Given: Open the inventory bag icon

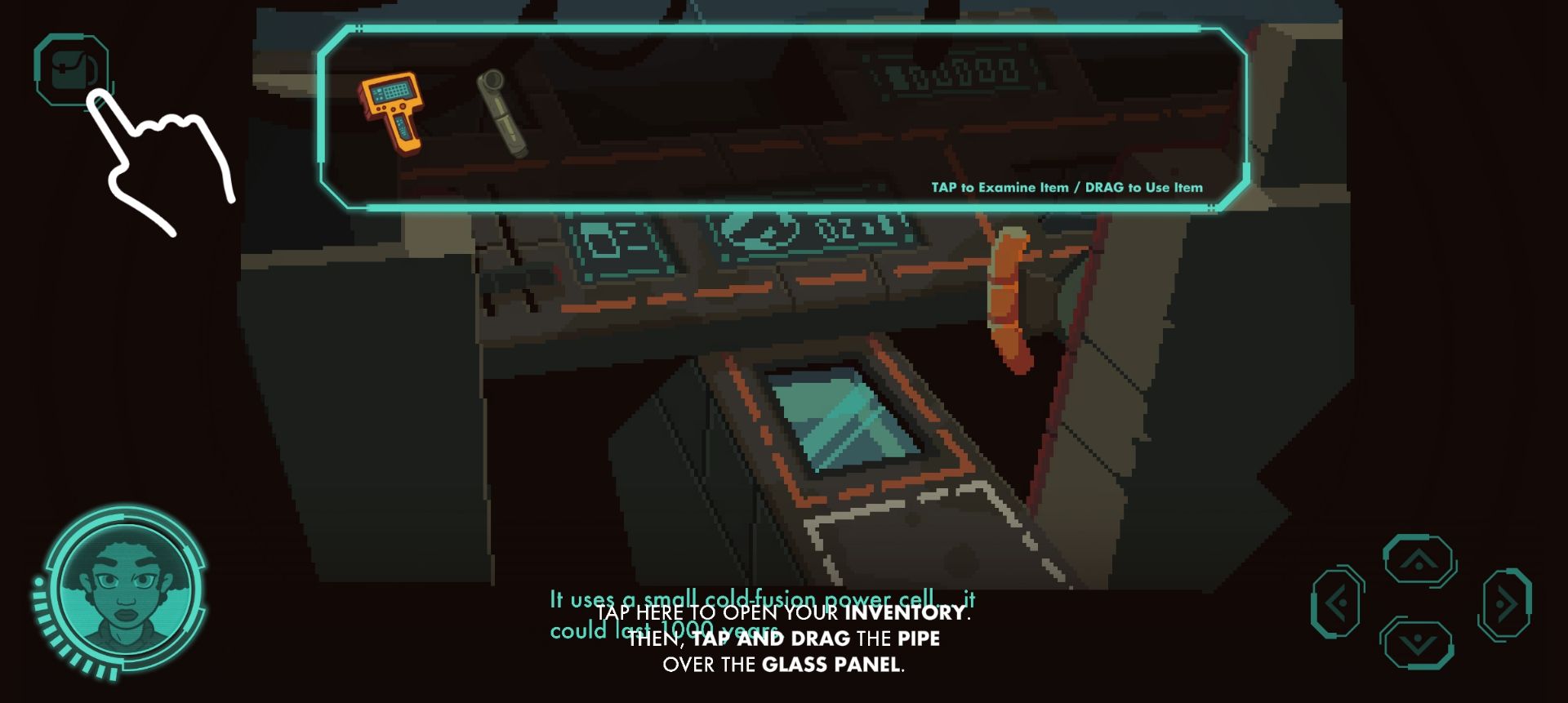Looking at the screenshot, I should (72, 69).
